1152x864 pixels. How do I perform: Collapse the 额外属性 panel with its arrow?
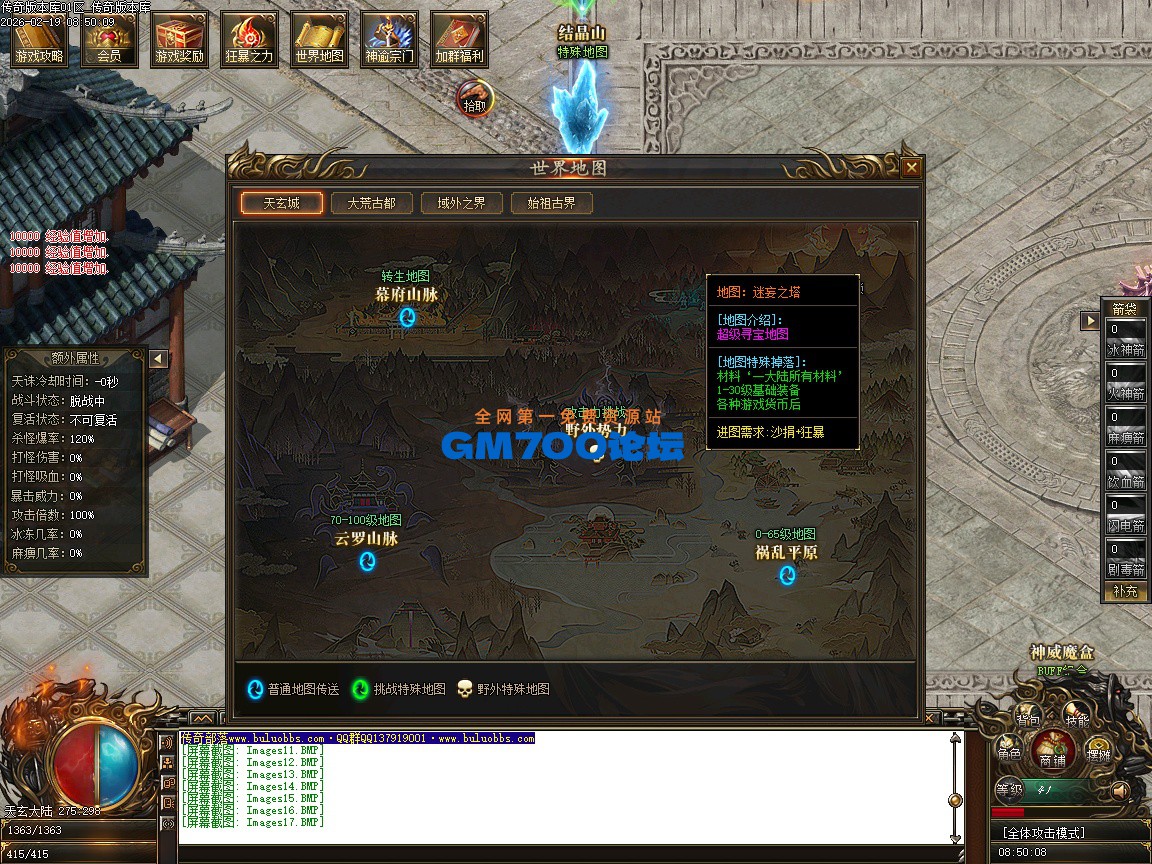click(158, 359)
